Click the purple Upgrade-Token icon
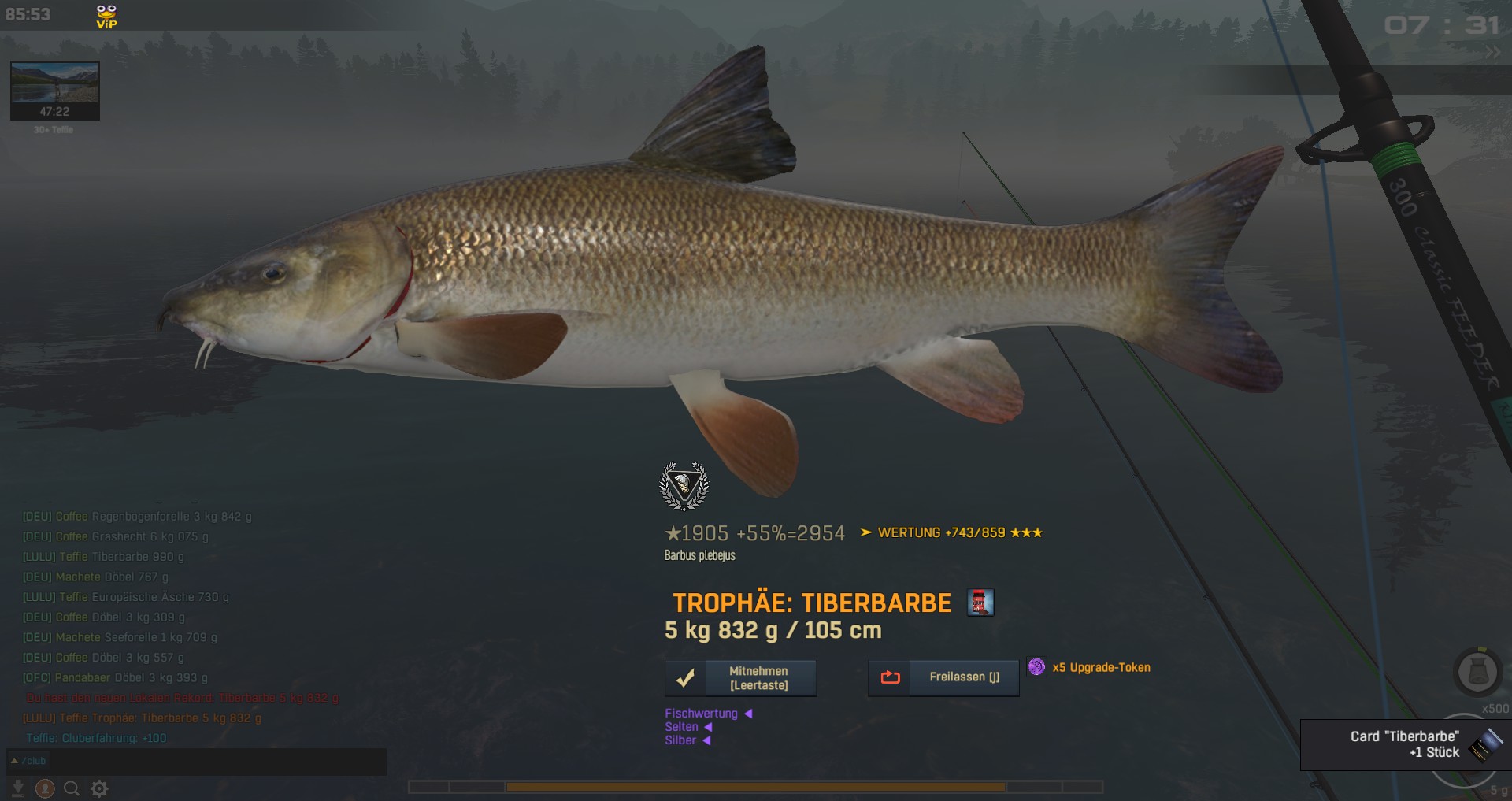Image resolution: width=1512 pixels, height=801 pixels. coord(1037,667)
